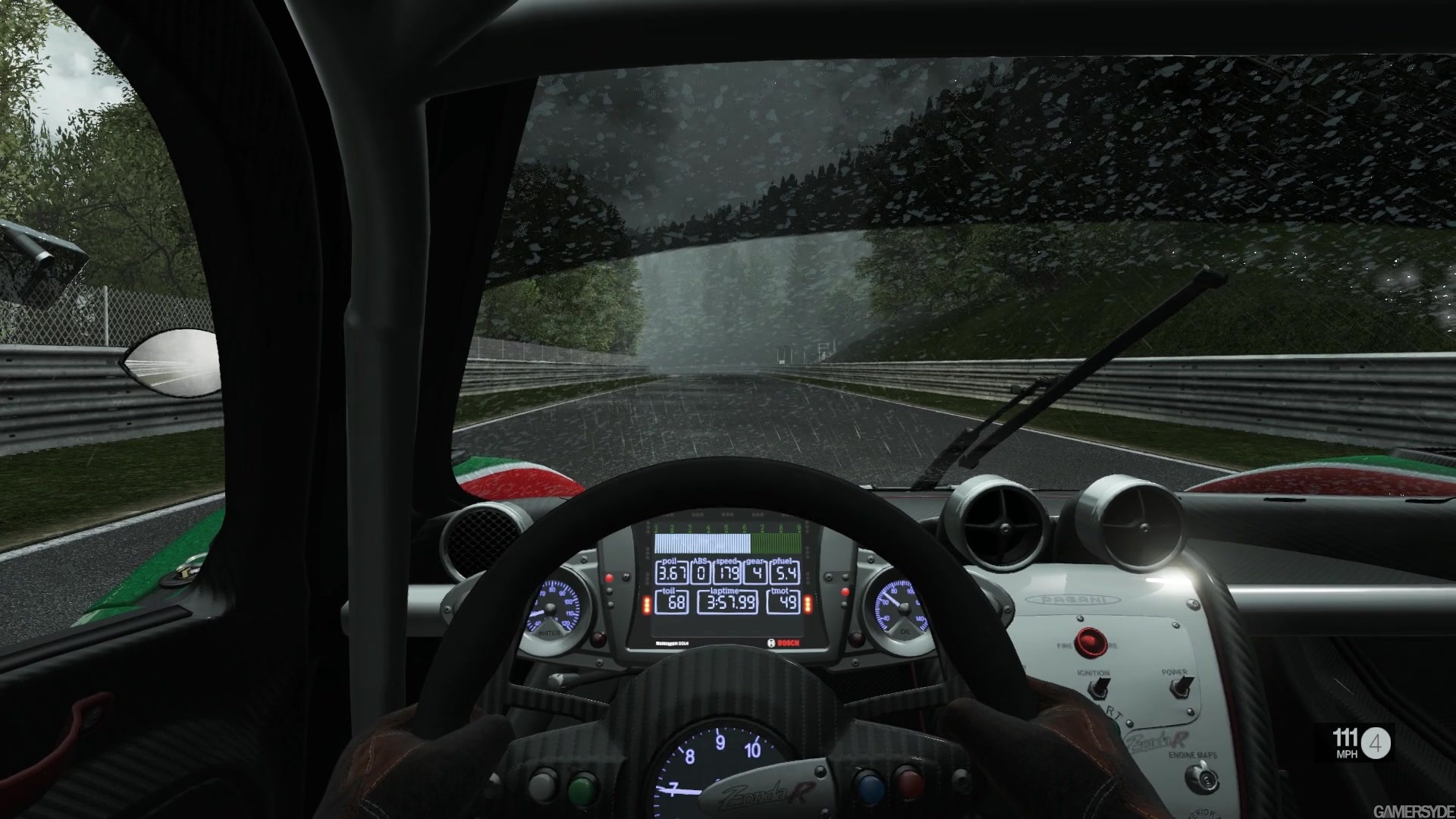This screenshot has height=819, width=1456.
Task: Turn the ENGINE MAPS selector knob
Action: (1201, 779)
